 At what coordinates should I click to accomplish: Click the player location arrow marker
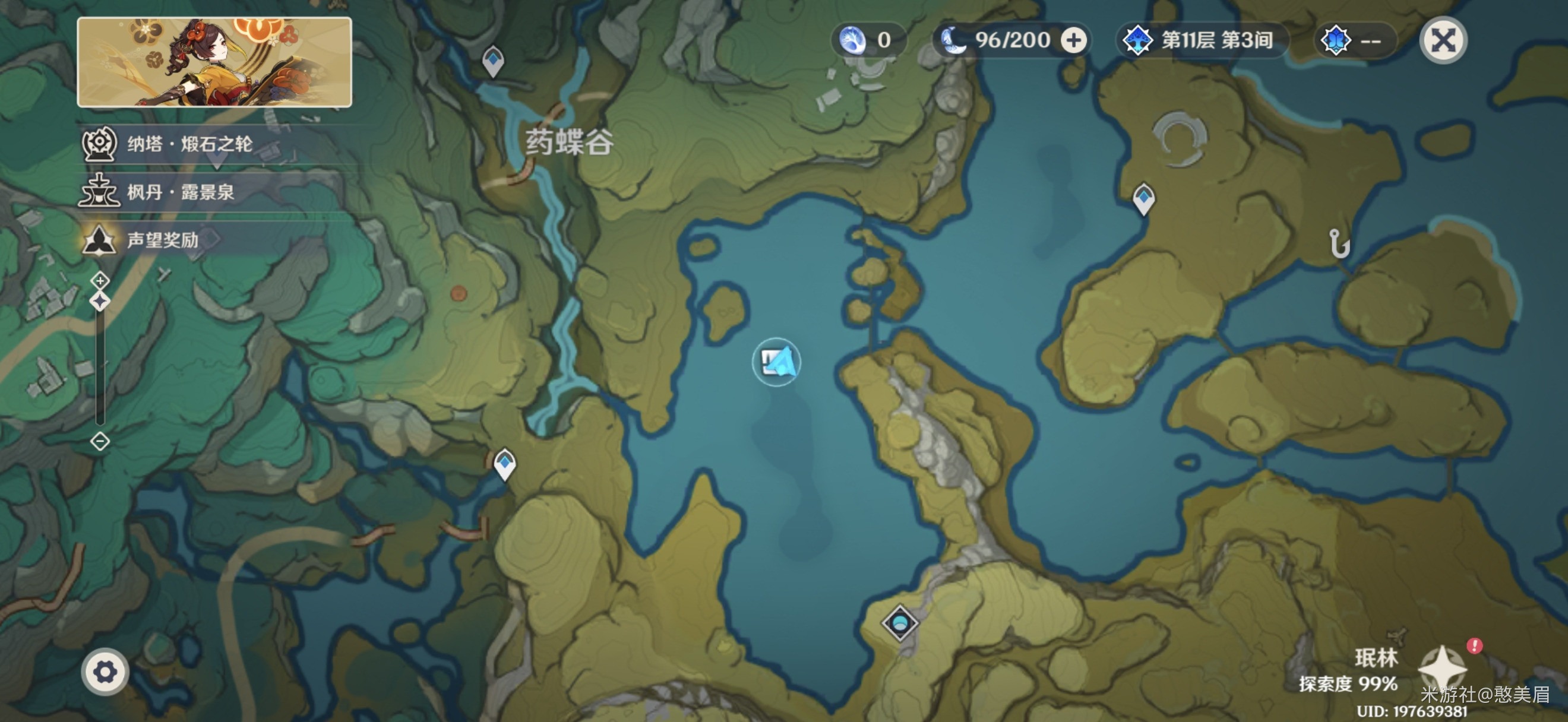777,363
